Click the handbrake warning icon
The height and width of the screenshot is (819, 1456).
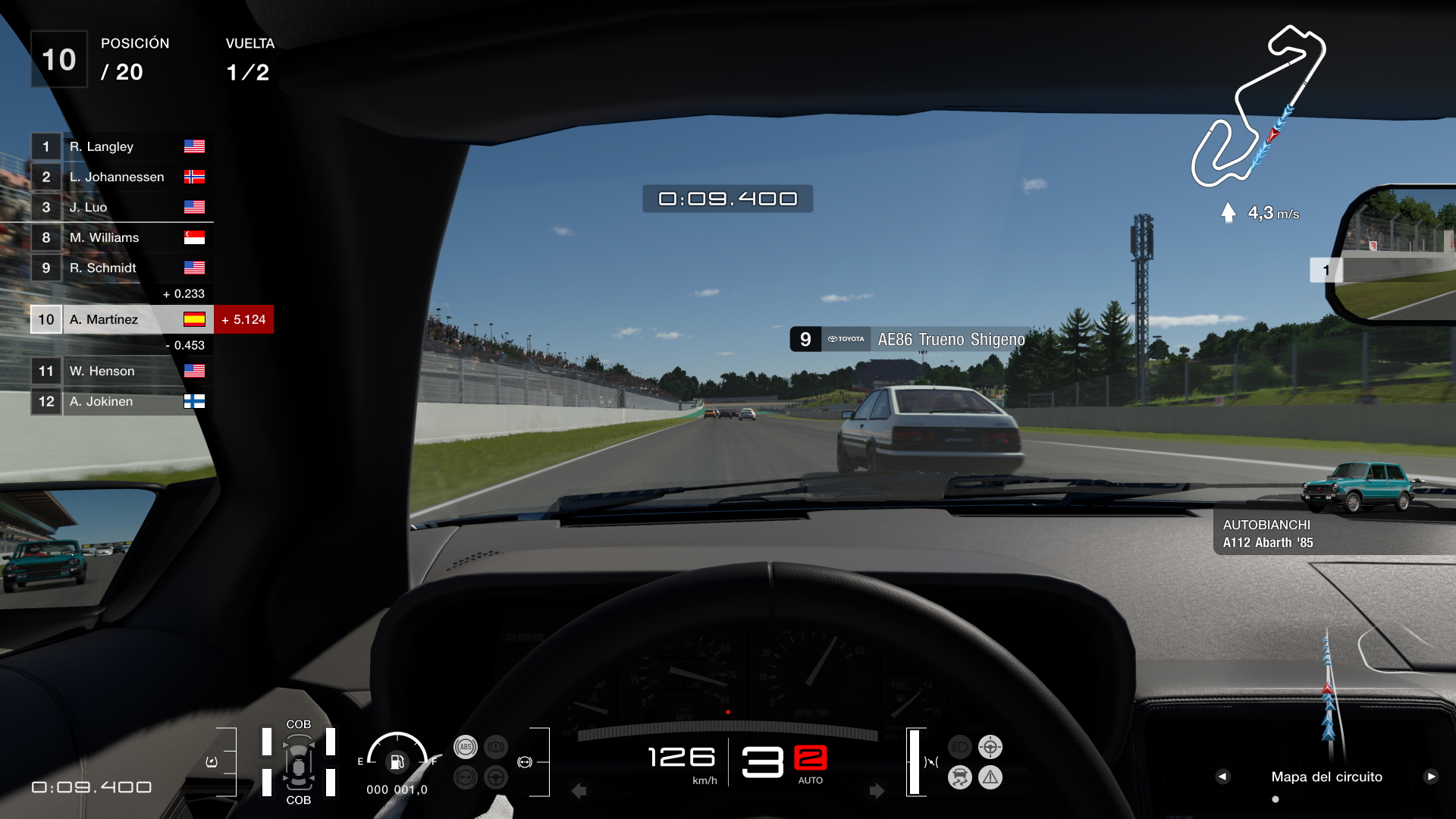click(495, 745)
